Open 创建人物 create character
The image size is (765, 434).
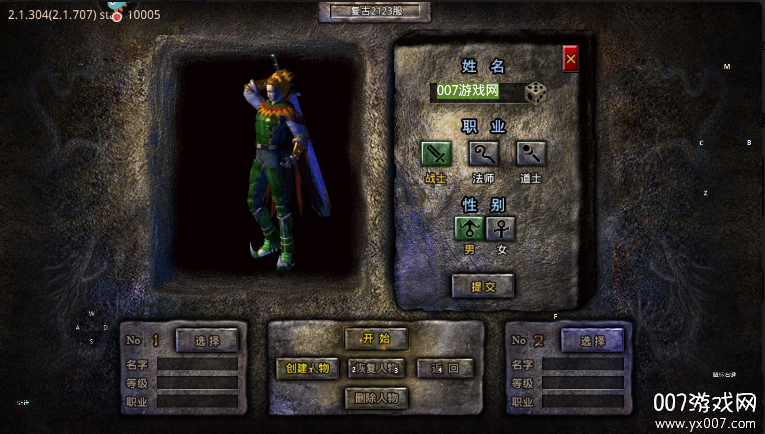pyautogui.click(x=307, y=368)
